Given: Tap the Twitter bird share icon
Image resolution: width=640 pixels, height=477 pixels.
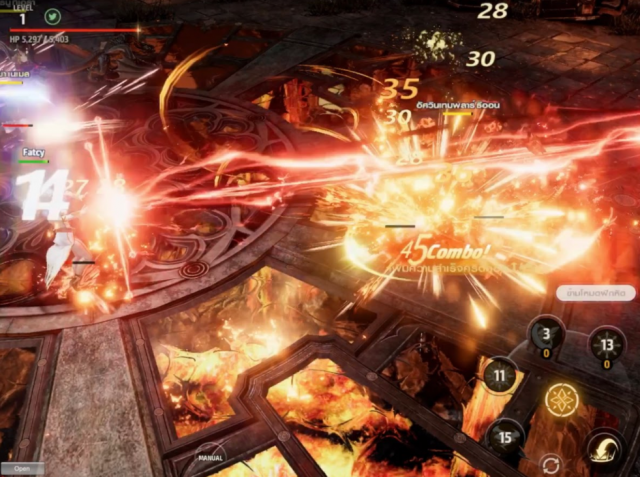Looking at the screenshot, I should (52, 16).
